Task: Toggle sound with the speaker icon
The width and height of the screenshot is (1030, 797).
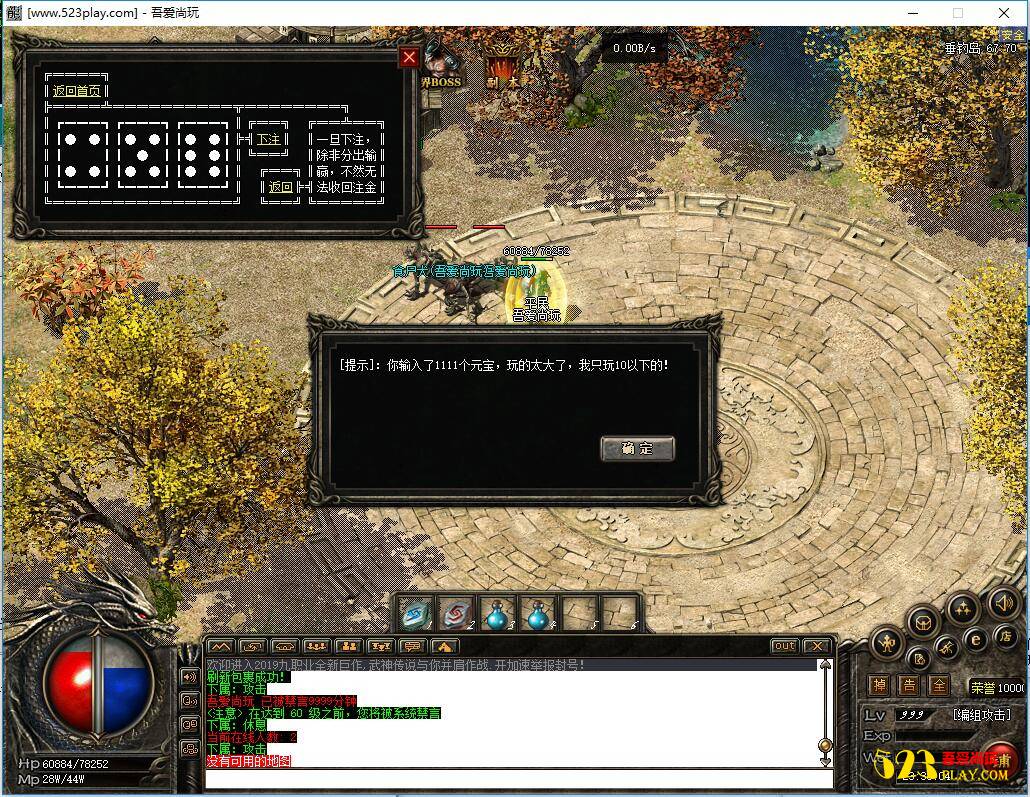Action: coord(1003,603)
